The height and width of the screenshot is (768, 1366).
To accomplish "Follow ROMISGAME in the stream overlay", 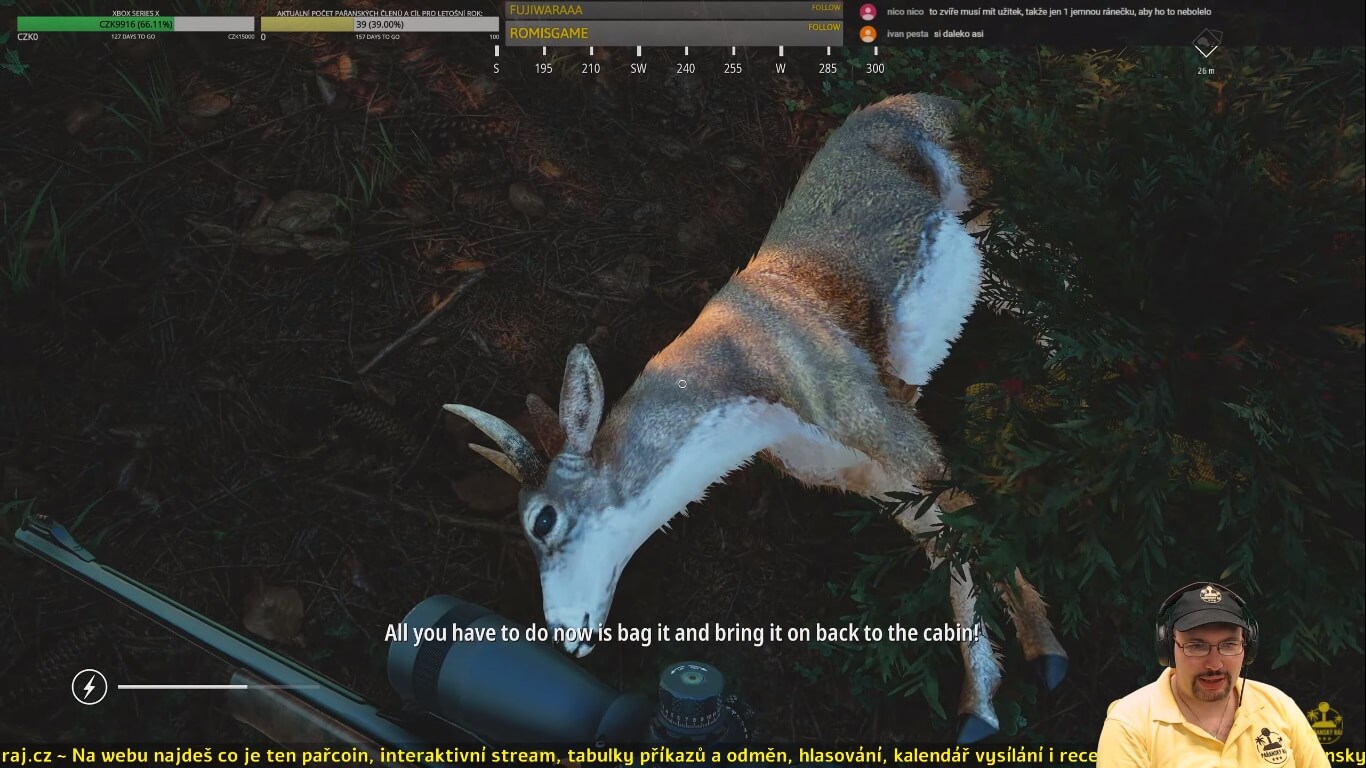I will point(824,28).
